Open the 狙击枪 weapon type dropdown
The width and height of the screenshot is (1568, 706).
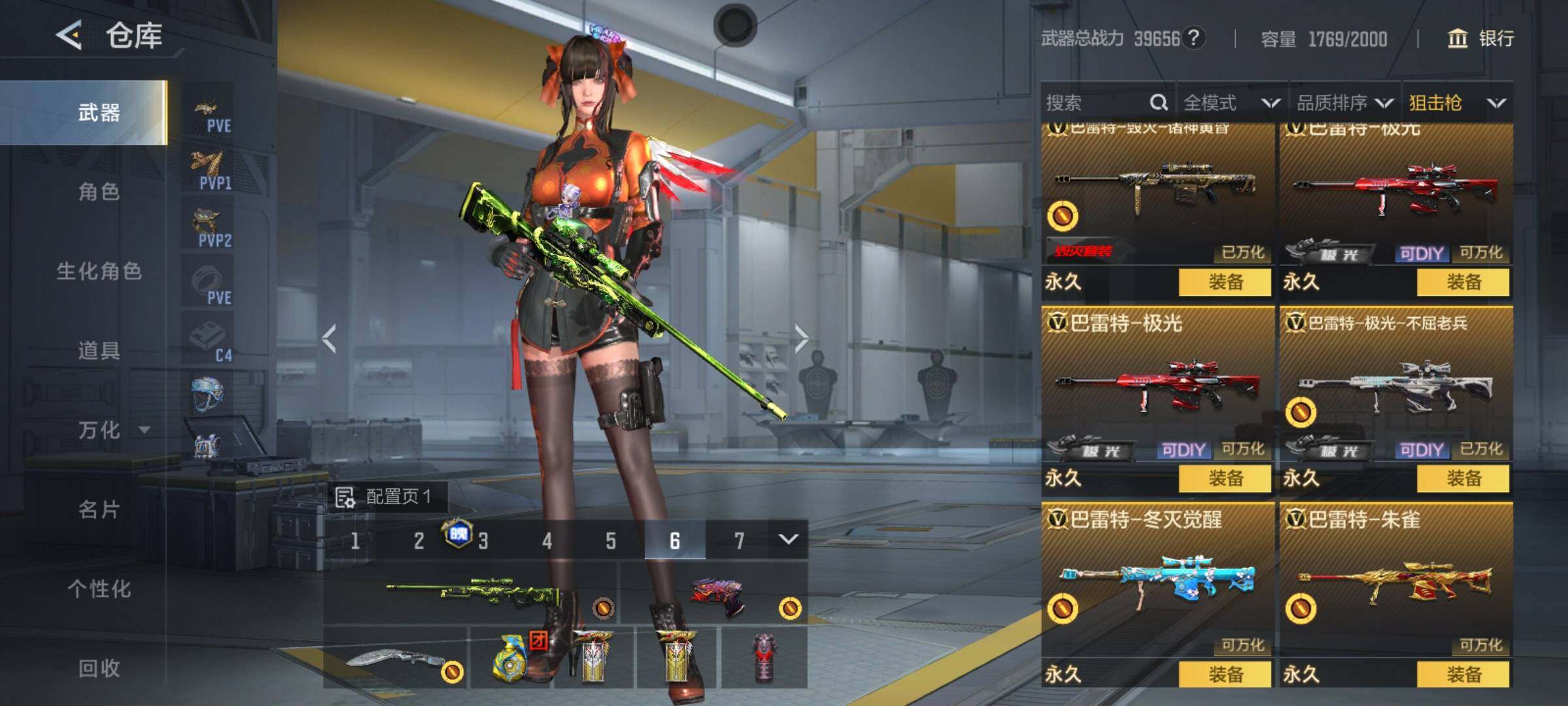(1456, 103)
